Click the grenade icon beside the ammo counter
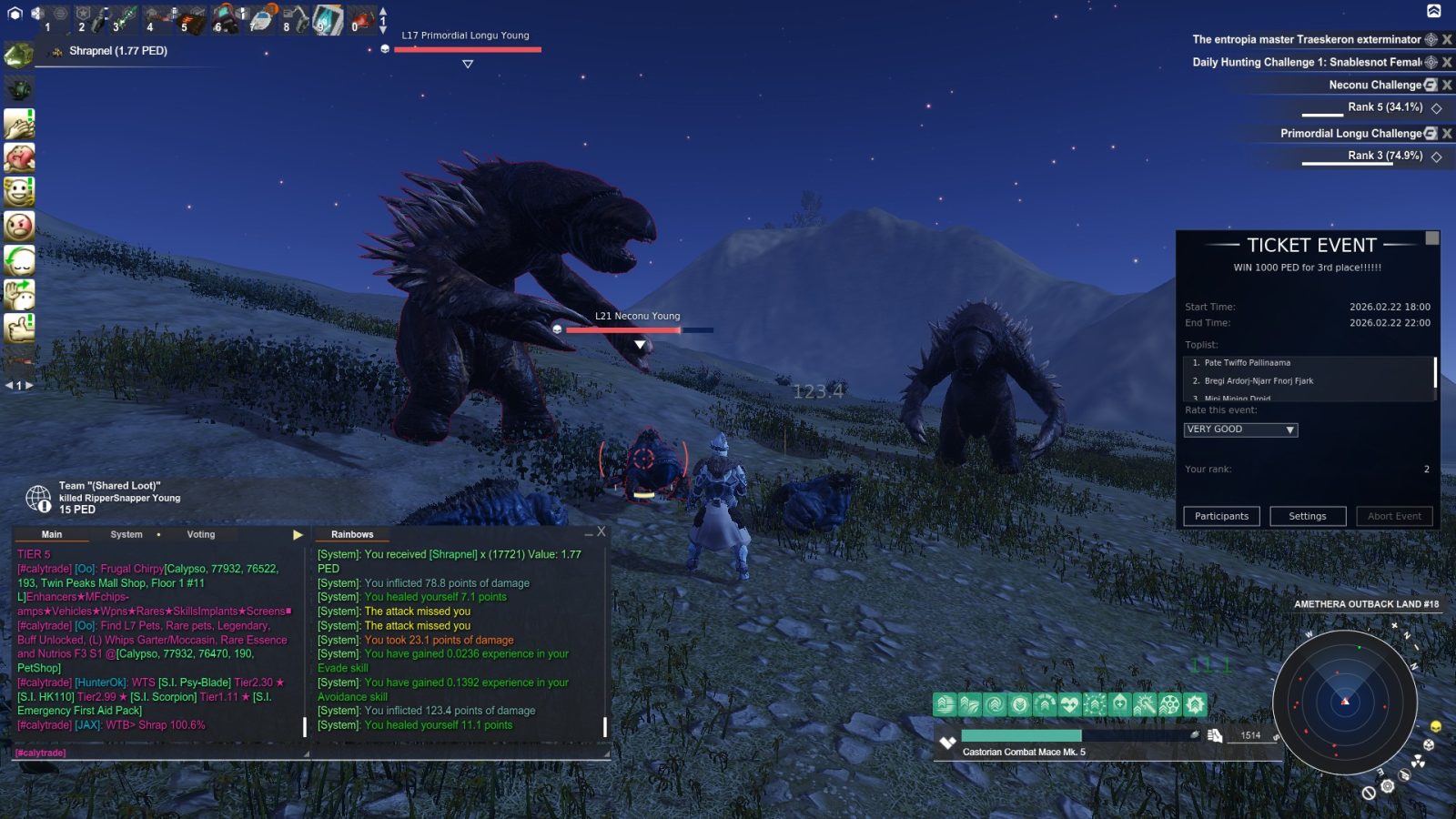 pyautogui.click(x=1195, y=734)
